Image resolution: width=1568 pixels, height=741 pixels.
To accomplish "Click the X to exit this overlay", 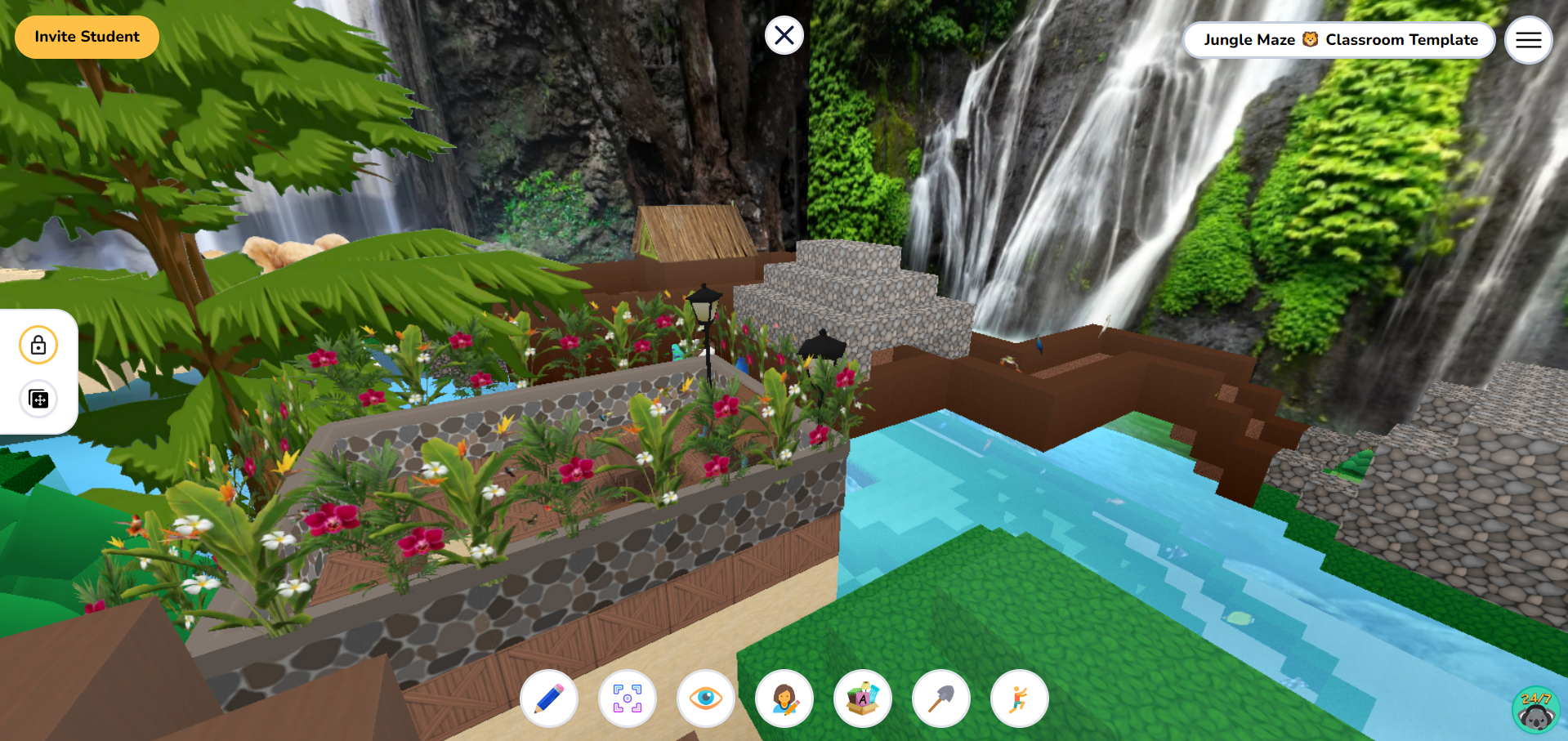I will click(784, 35).
